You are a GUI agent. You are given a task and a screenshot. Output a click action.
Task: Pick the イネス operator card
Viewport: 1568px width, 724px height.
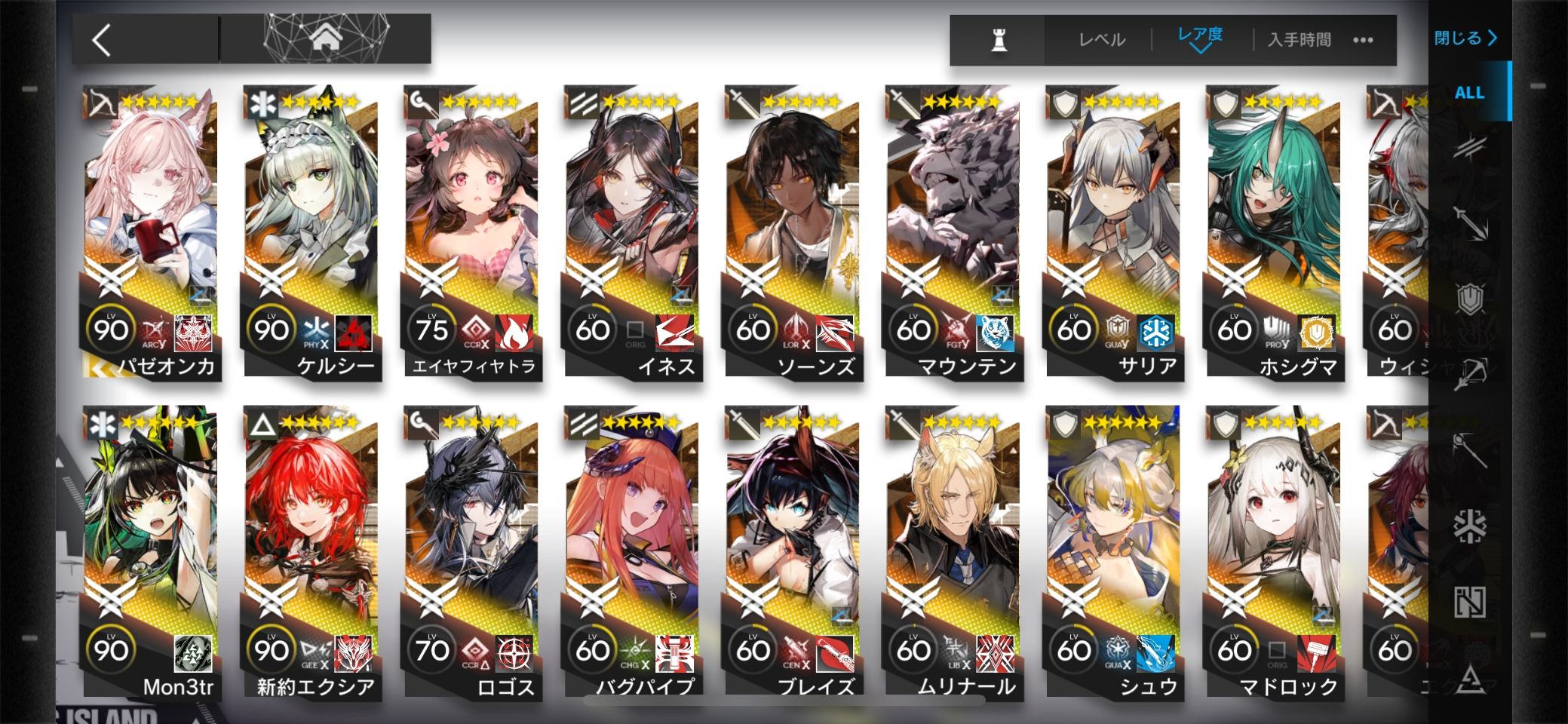pos(632,226)
